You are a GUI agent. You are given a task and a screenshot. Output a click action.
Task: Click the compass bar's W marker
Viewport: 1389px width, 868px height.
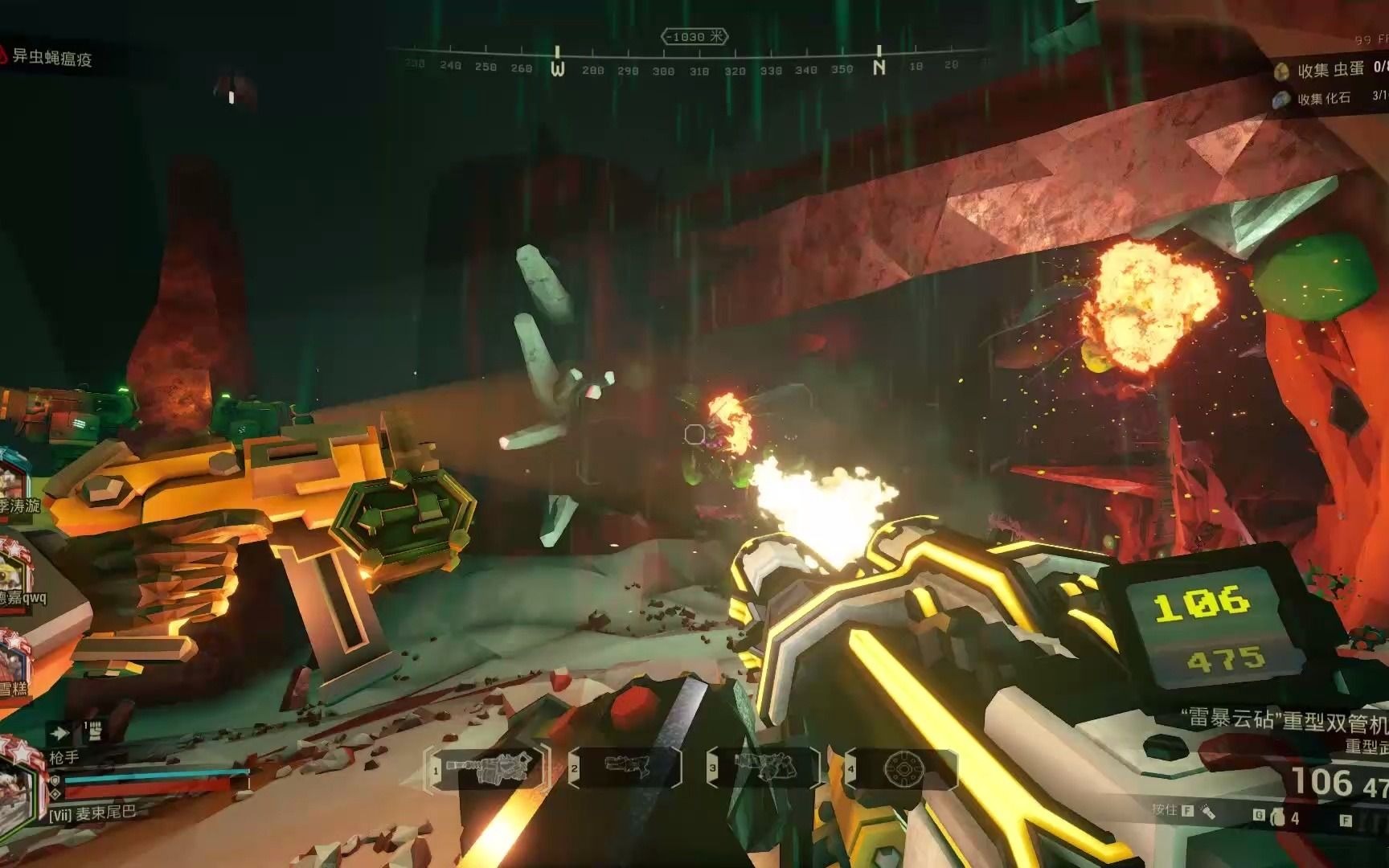coord(558,69)
